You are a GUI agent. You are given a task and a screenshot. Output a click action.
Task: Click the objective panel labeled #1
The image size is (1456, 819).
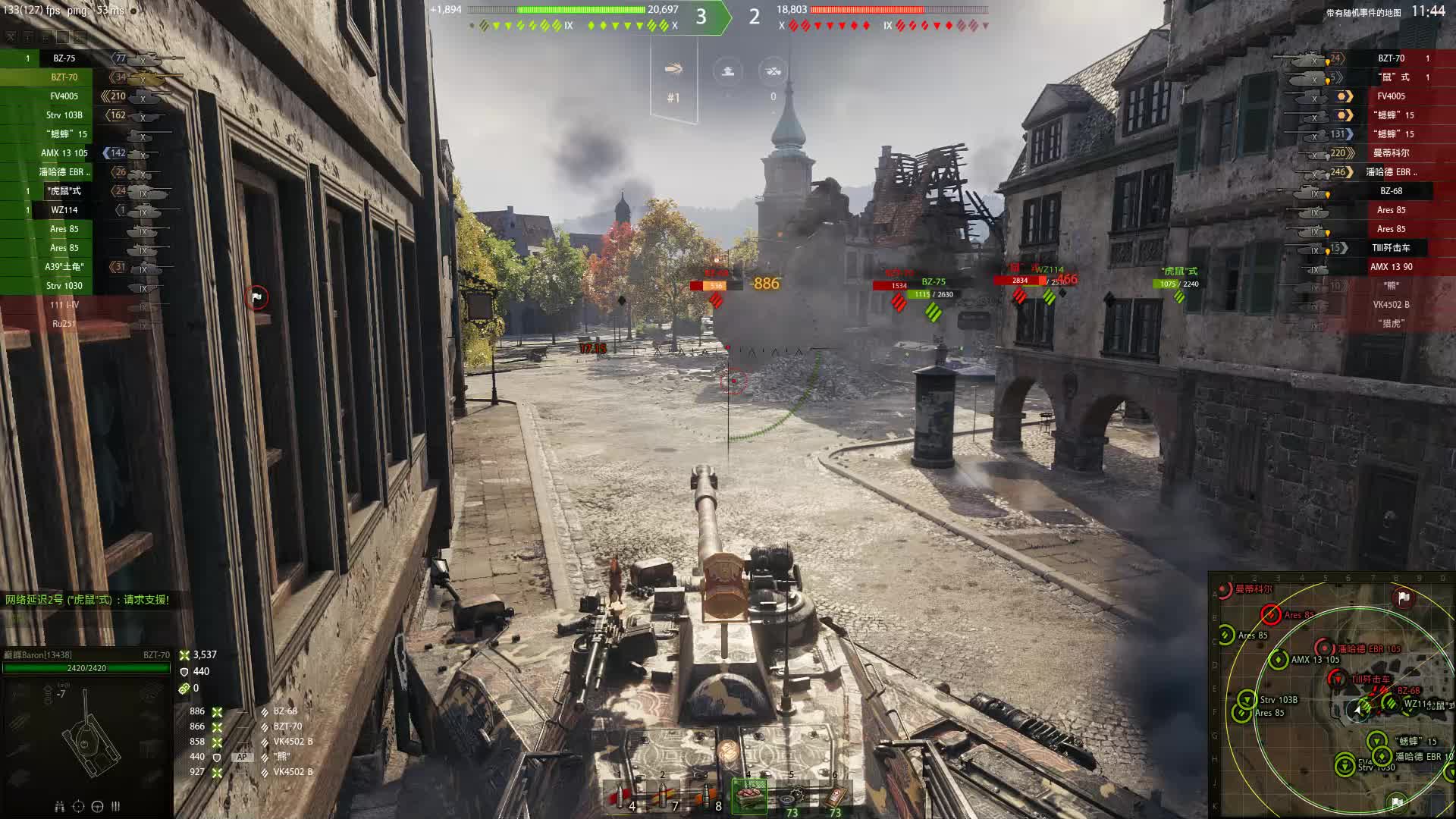click(673, 82)
